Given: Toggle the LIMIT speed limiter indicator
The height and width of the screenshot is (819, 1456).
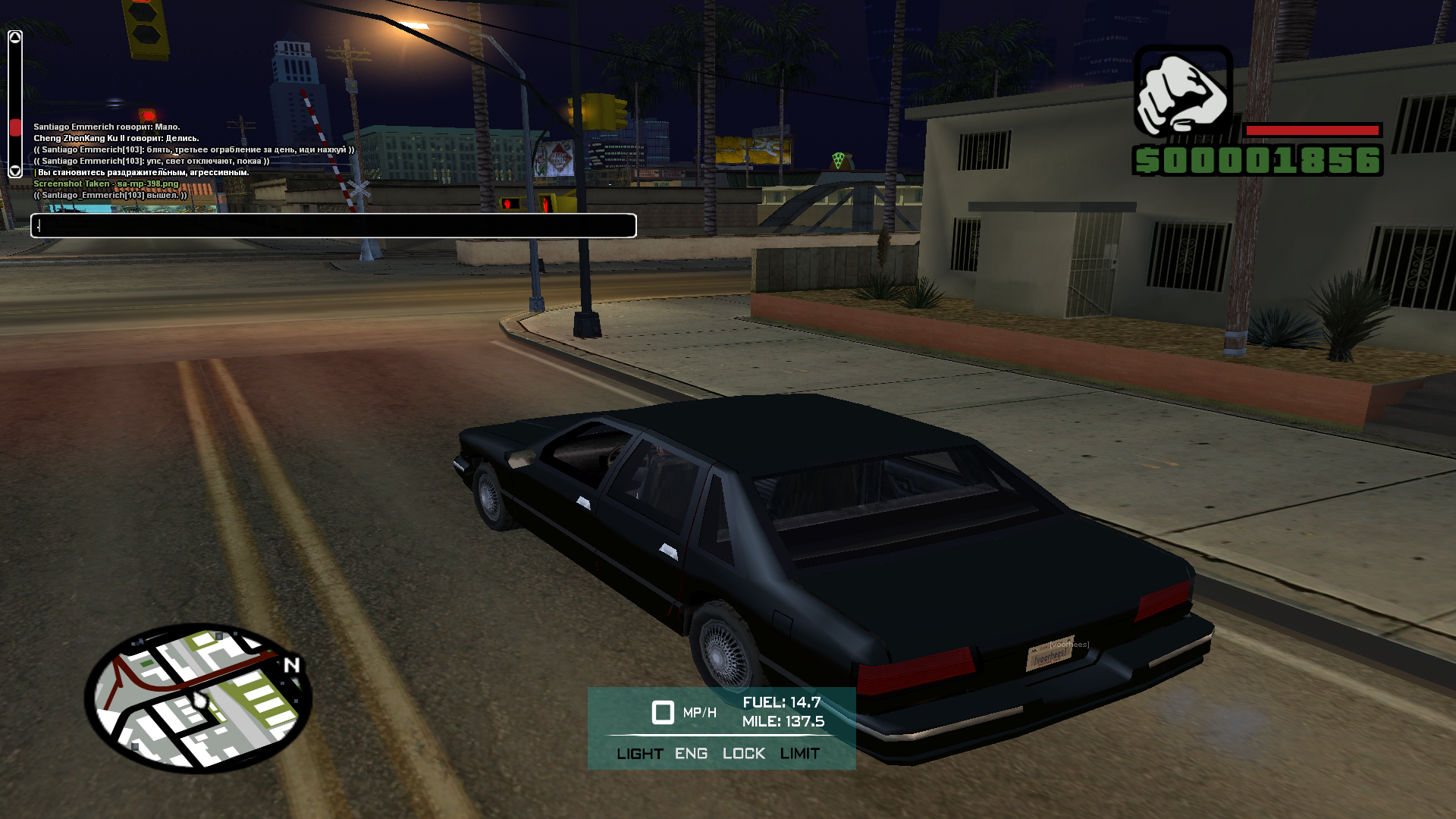Looking at the screenshot, I should coord(799,754).
